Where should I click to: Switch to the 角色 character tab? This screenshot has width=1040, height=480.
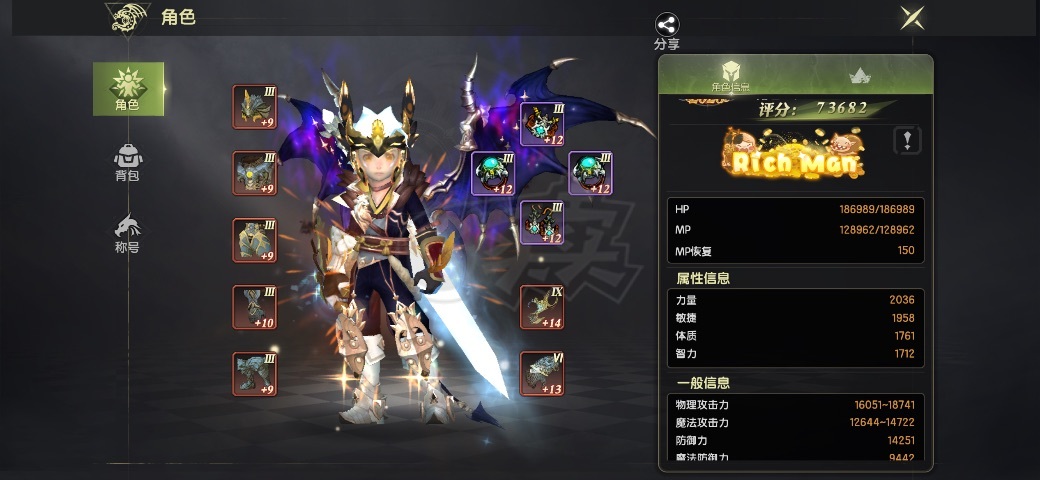[128, 88]
